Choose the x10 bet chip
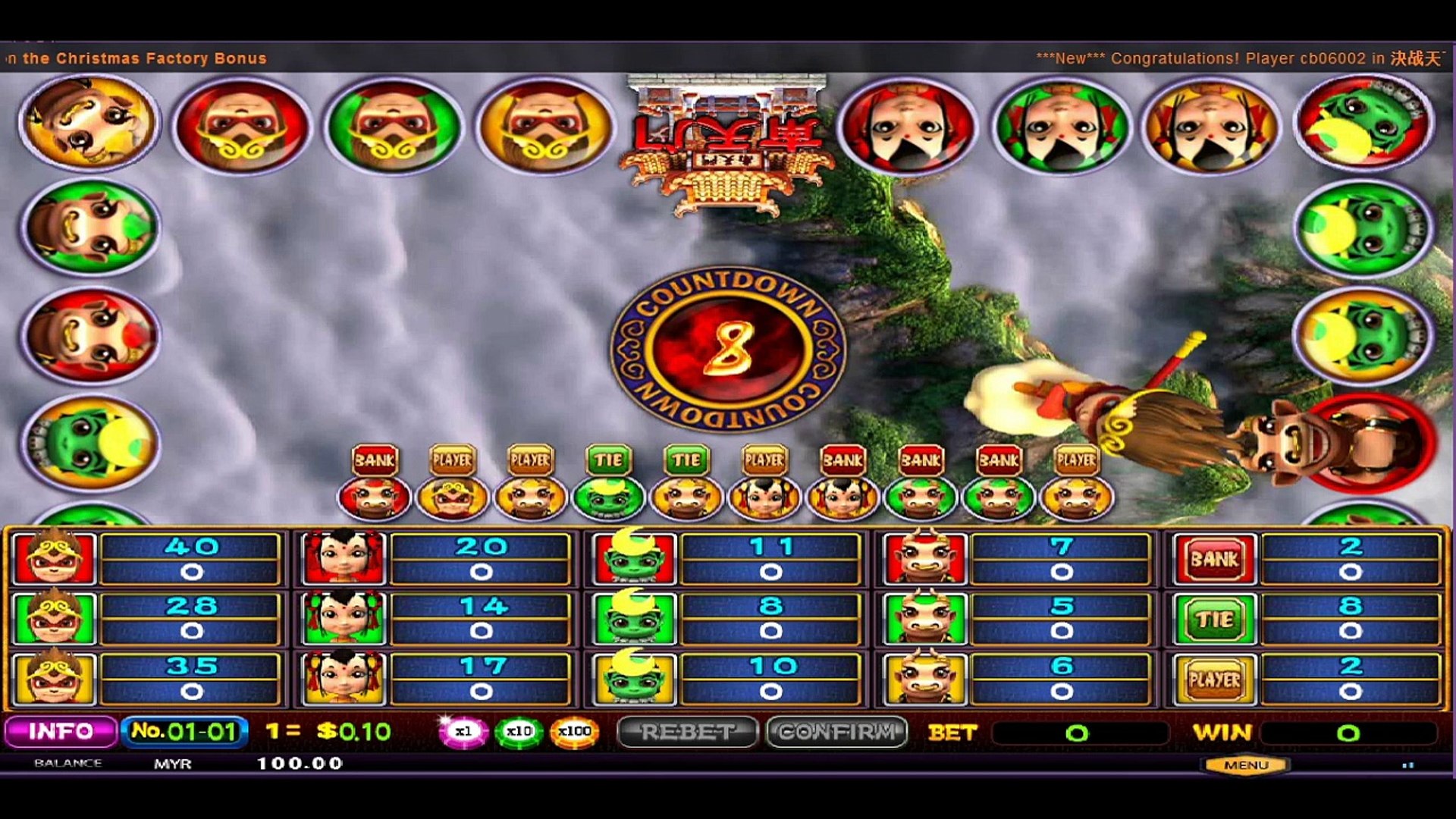The height and width of the screenshot is (819, 1456). (x=519, y=732)
